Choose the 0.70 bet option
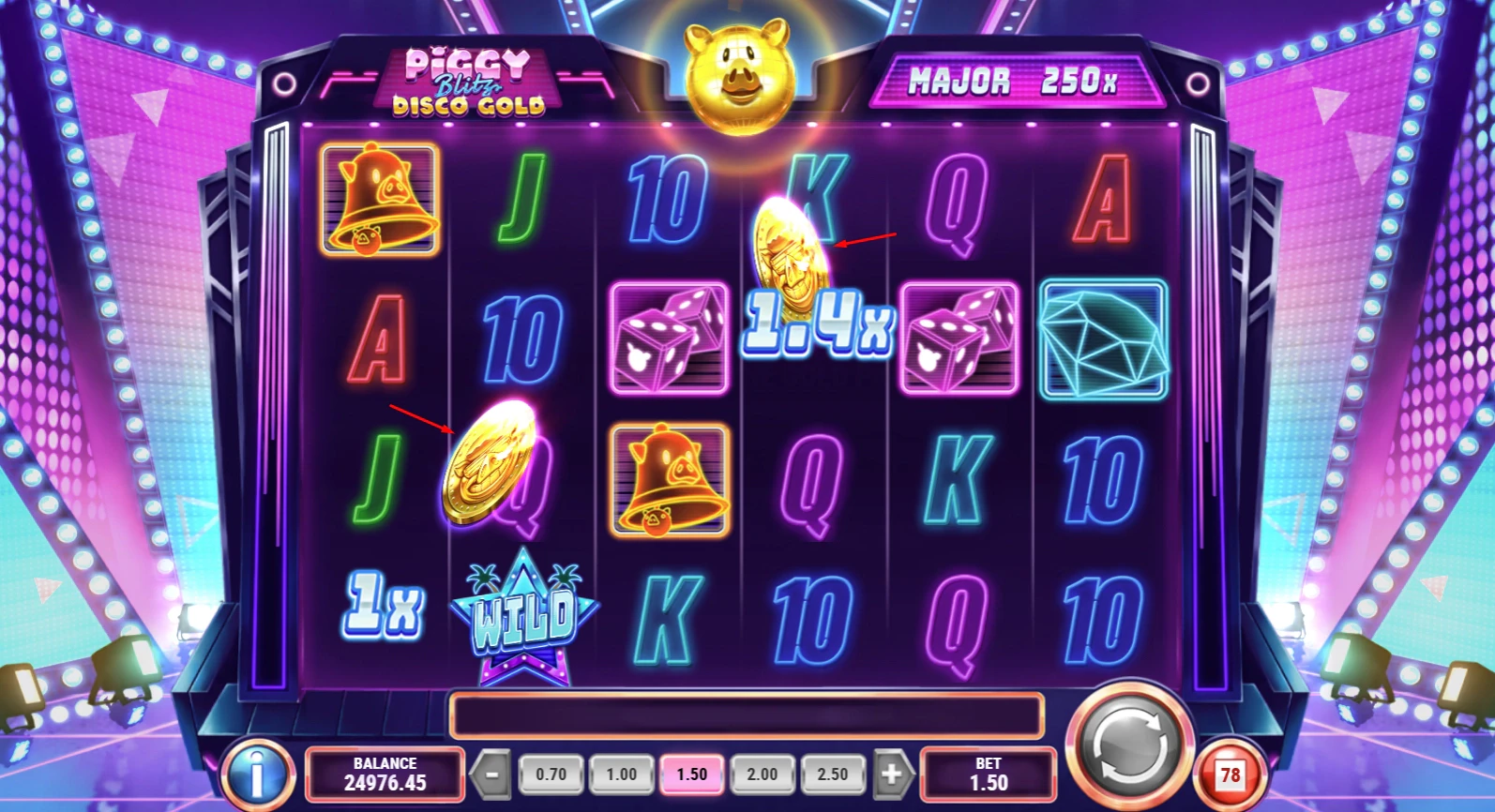This screenshot has height=812, width=1495. tap(551, 774)
